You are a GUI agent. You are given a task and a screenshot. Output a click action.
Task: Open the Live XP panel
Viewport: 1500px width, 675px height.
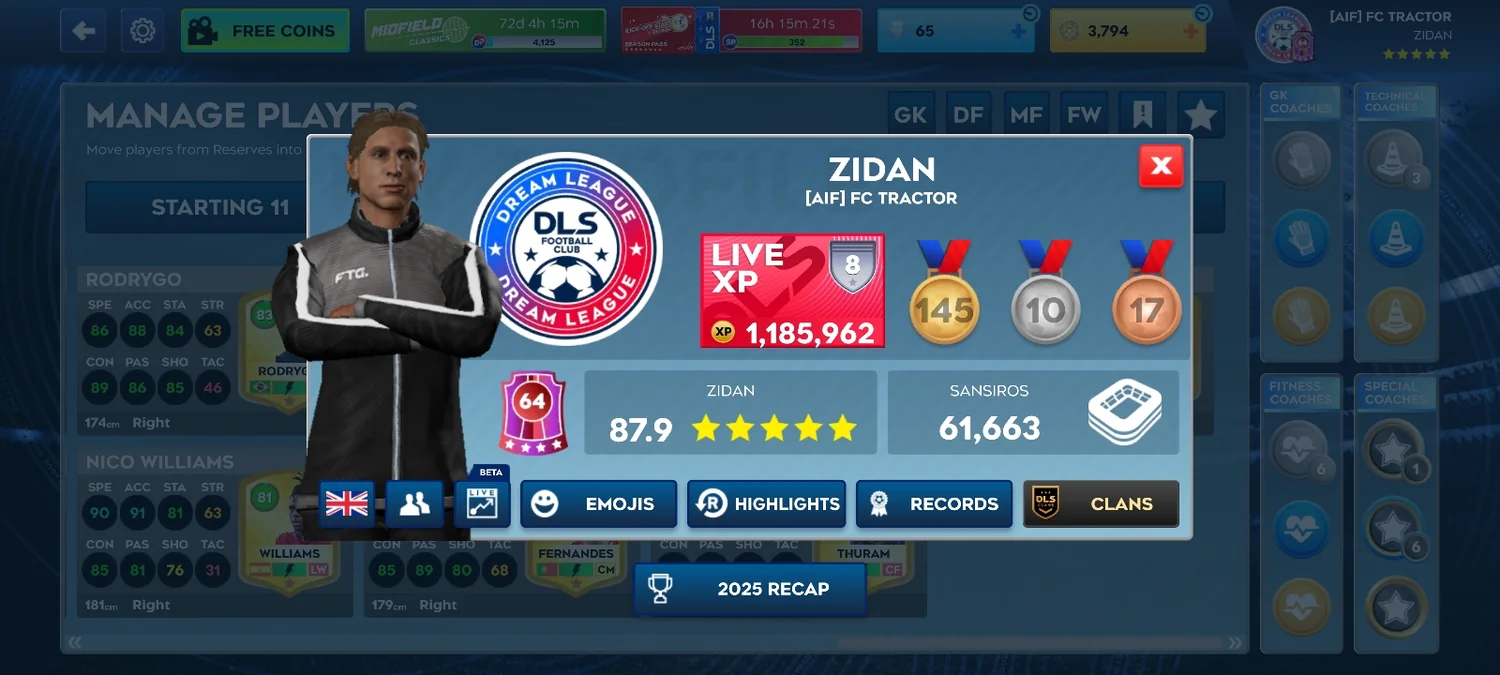pyautogui.click(x=792, y=291)
